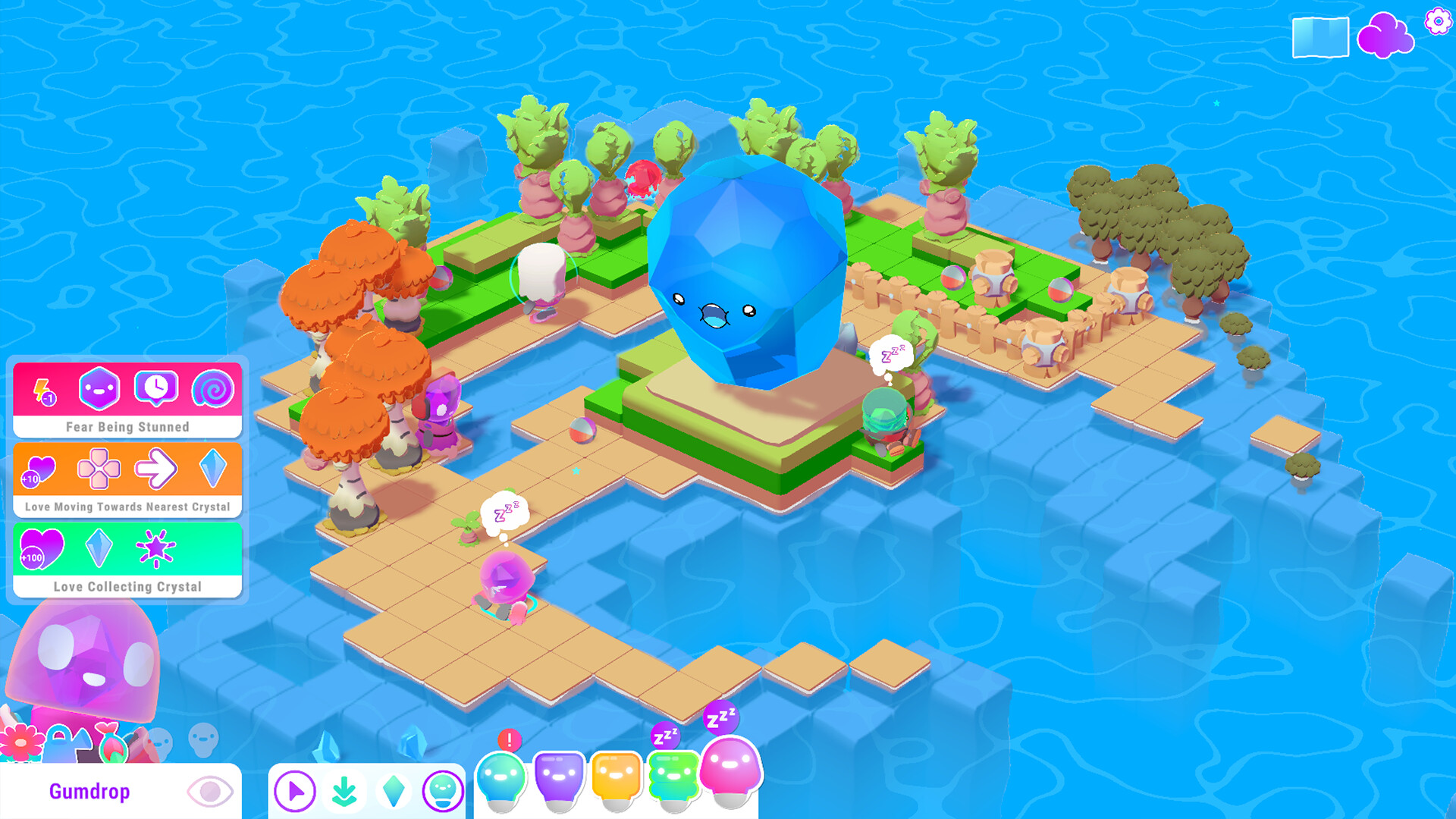Toggle the eye icon next to Gumdrop's name
1456x819 pixels.
pyautogui.click(x=210, y=790)
